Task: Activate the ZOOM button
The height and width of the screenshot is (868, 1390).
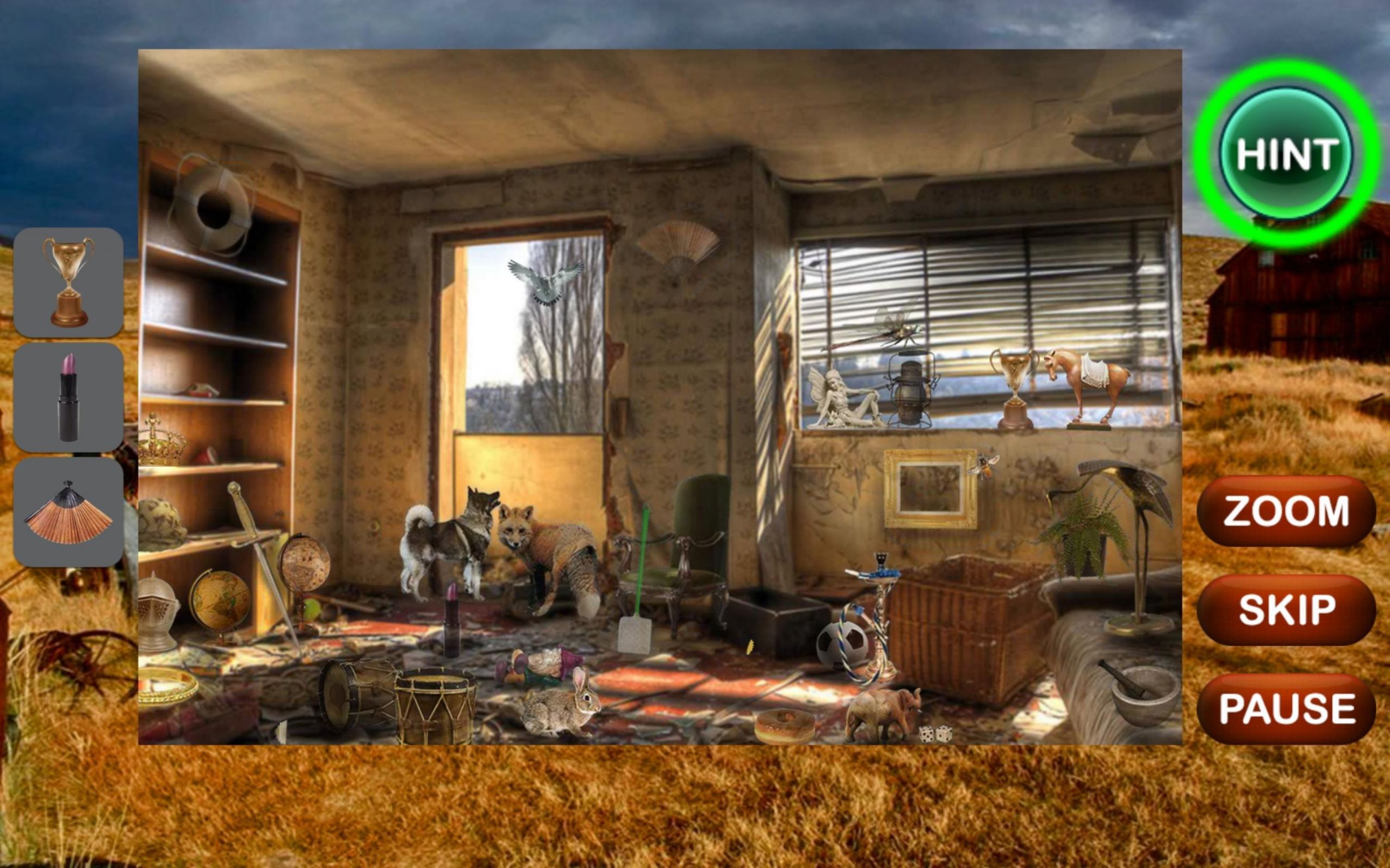Action: (x=1286, y=510)
